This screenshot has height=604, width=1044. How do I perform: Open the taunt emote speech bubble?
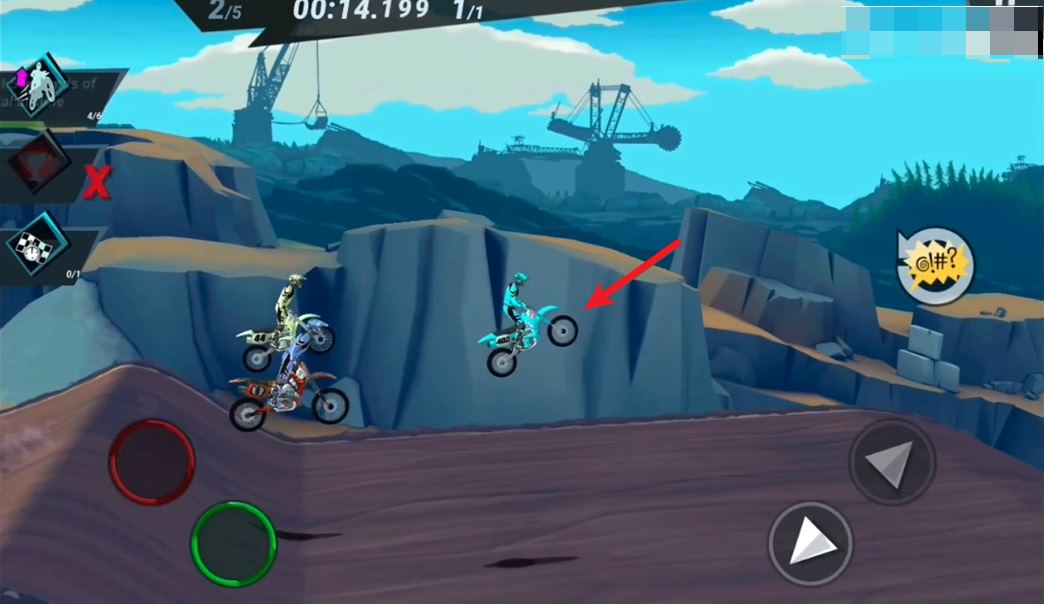pyautogui.click(x=935, y=266)
